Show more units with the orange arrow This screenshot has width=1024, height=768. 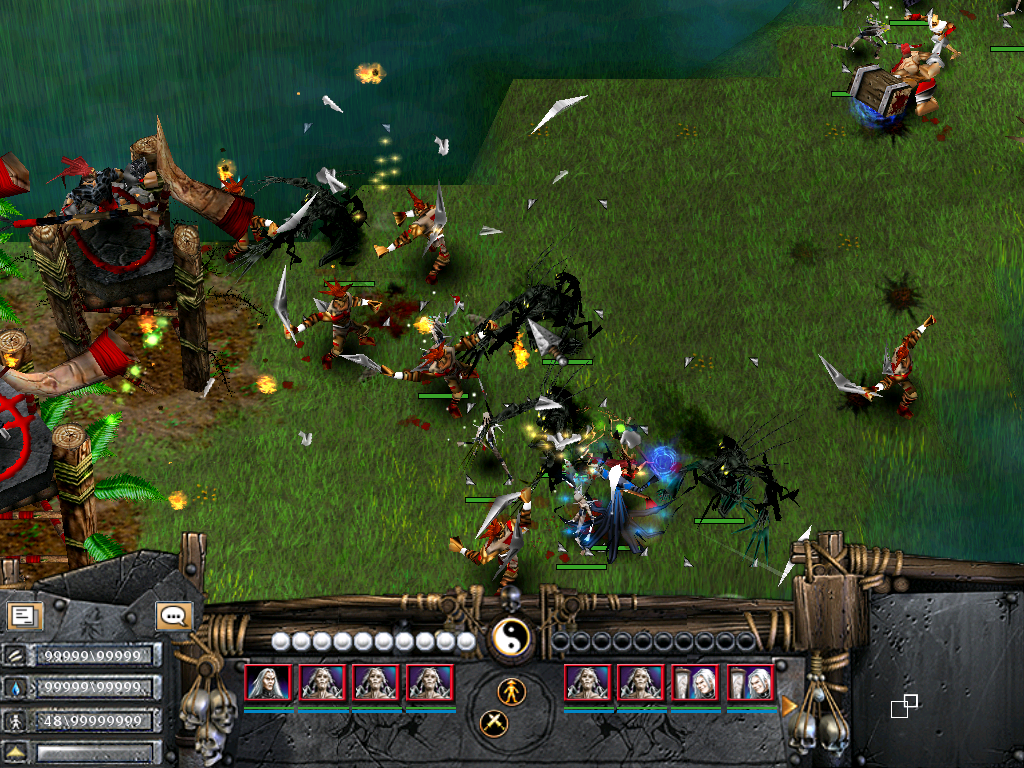point(789,706)
